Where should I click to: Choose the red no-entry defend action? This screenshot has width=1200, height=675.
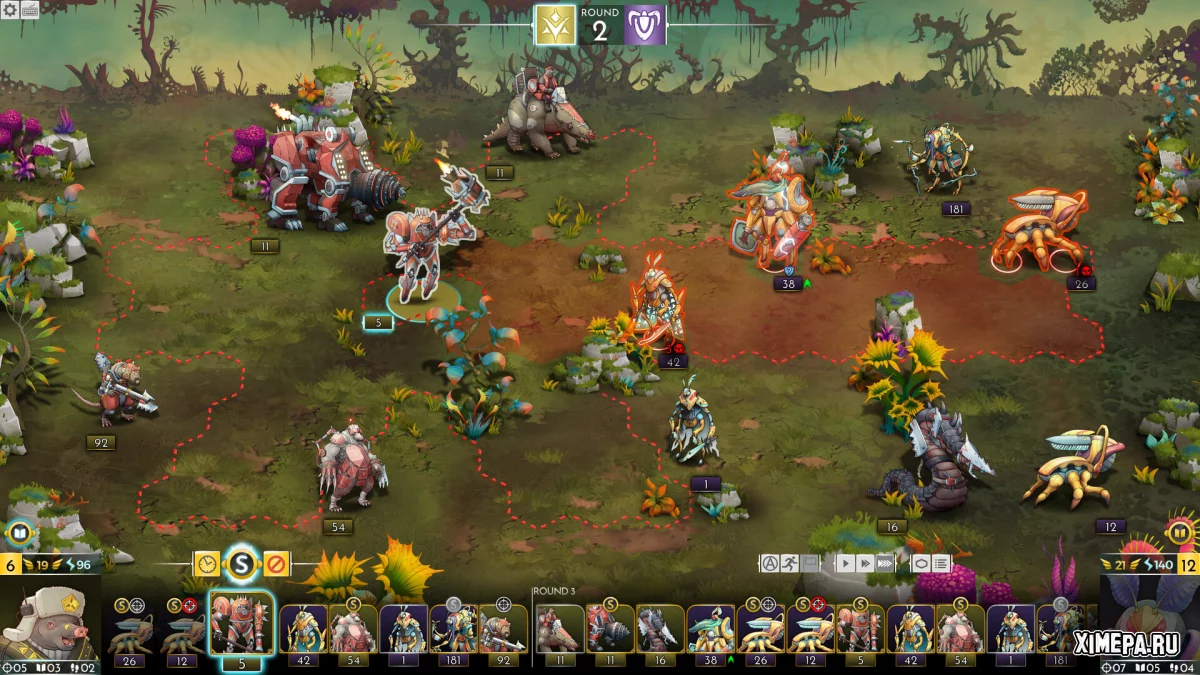point(275,564)
